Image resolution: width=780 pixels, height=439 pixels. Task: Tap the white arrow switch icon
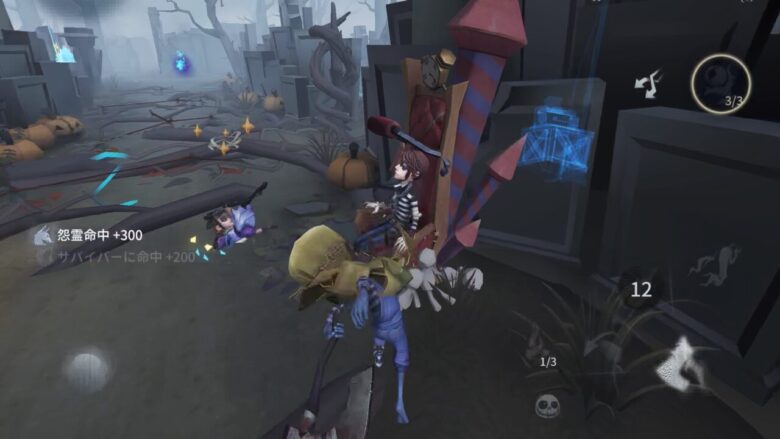pos(648,85)
